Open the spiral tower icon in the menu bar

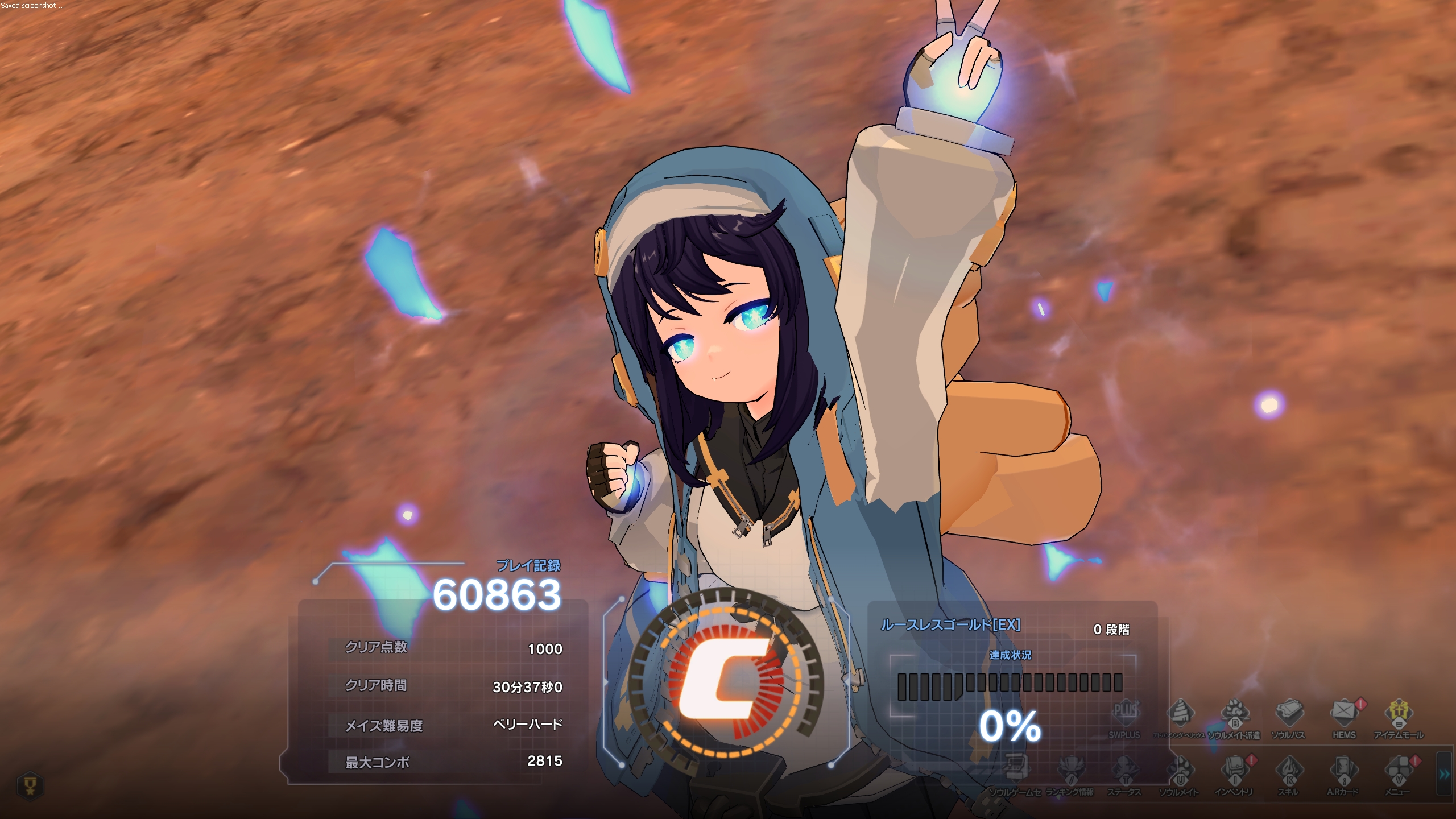pos(1180,713)
